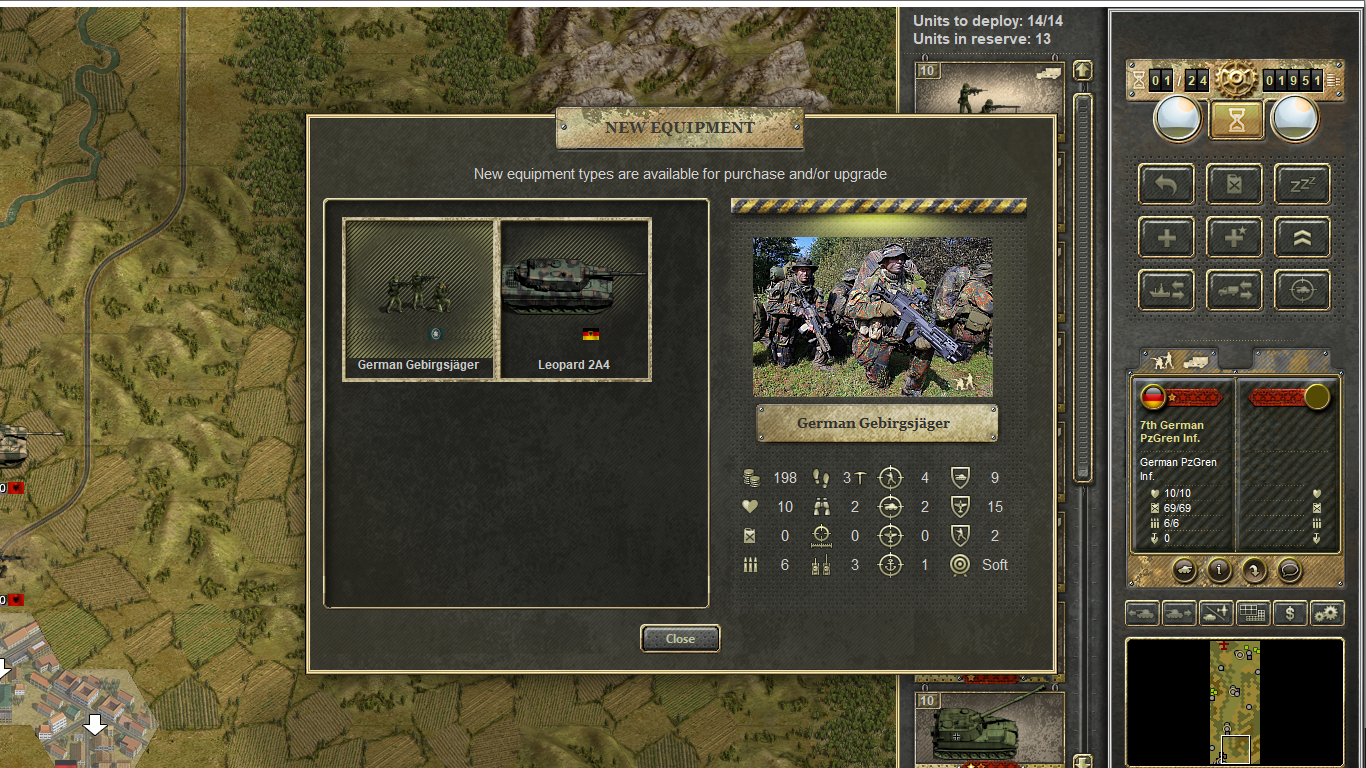Click the minimap
This screenshot has height=768, width=1366.
(1235, 702)
